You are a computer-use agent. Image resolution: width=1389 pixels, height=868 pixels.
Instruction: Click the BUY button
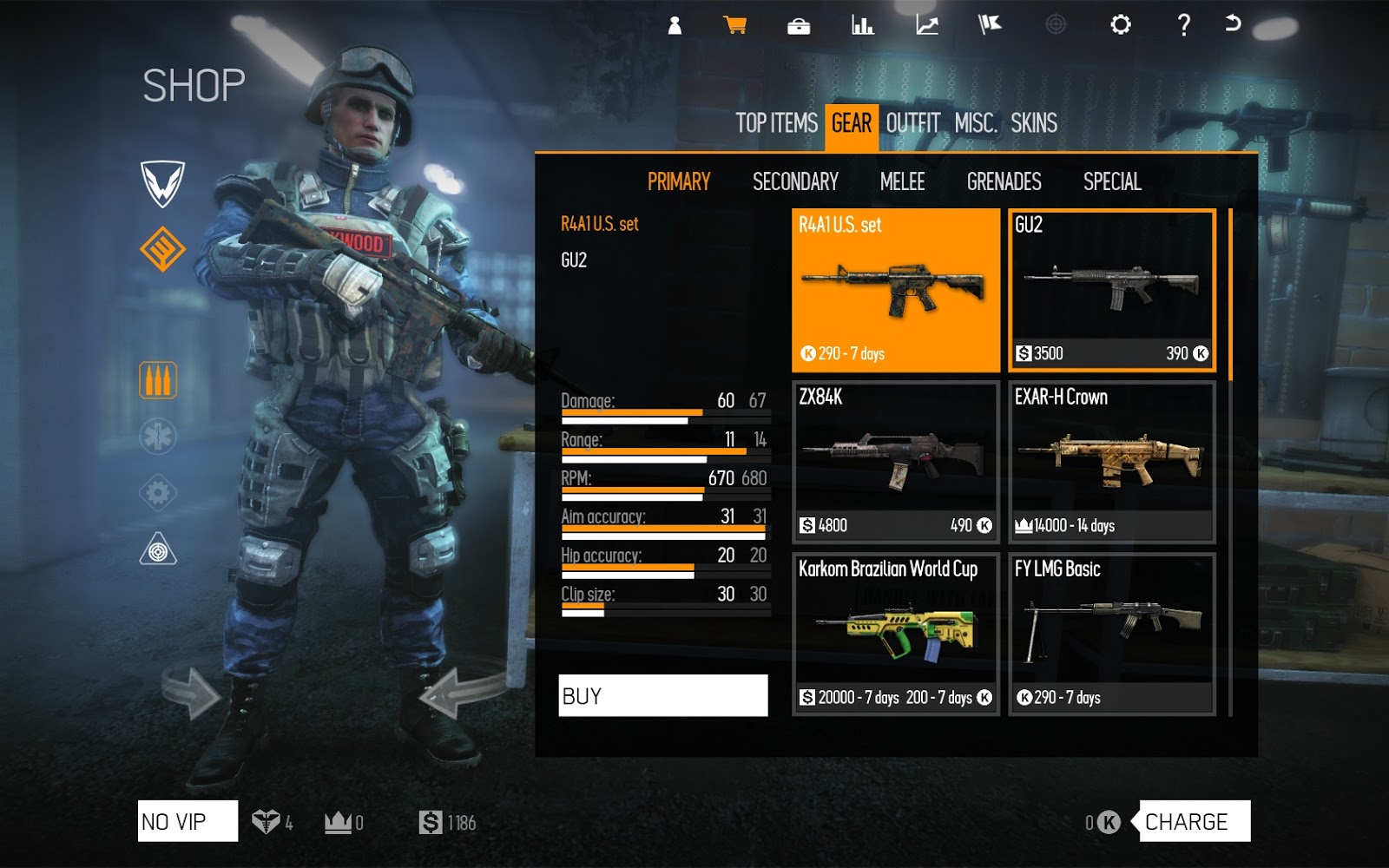click(665, 694)
